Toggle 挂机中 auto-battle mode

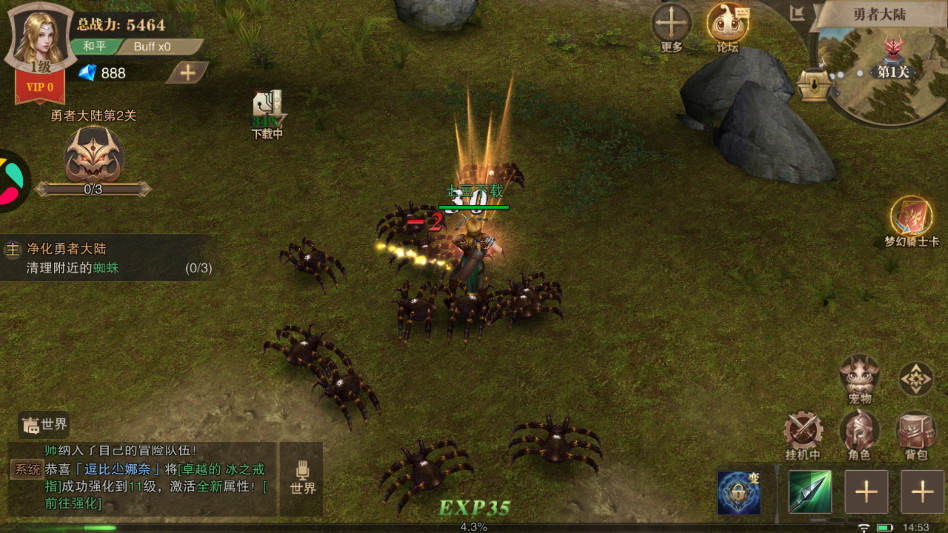pyautogui.click(x=803, y=432)
